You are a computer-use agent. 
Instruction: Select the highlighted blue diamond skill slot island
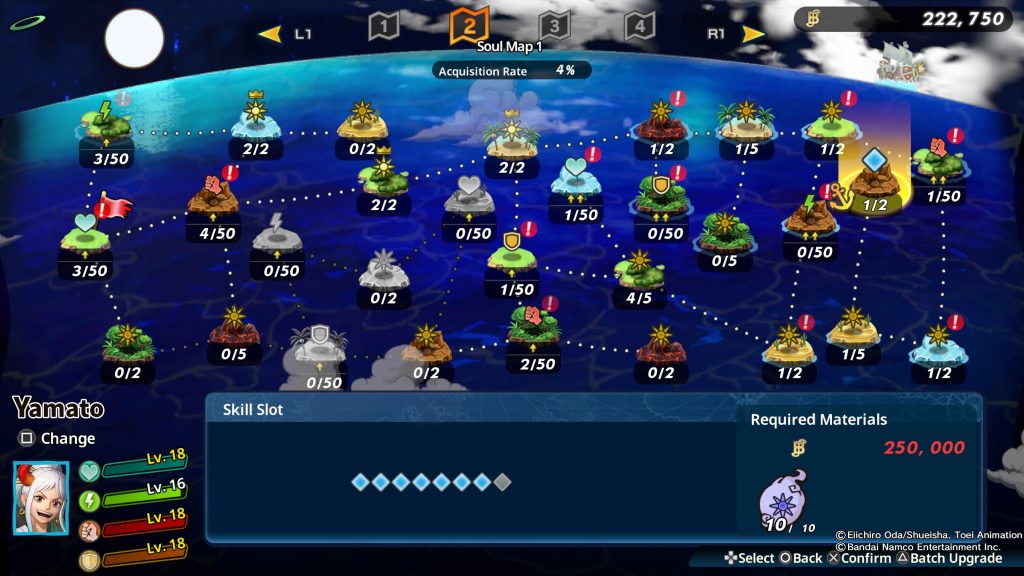874,176
